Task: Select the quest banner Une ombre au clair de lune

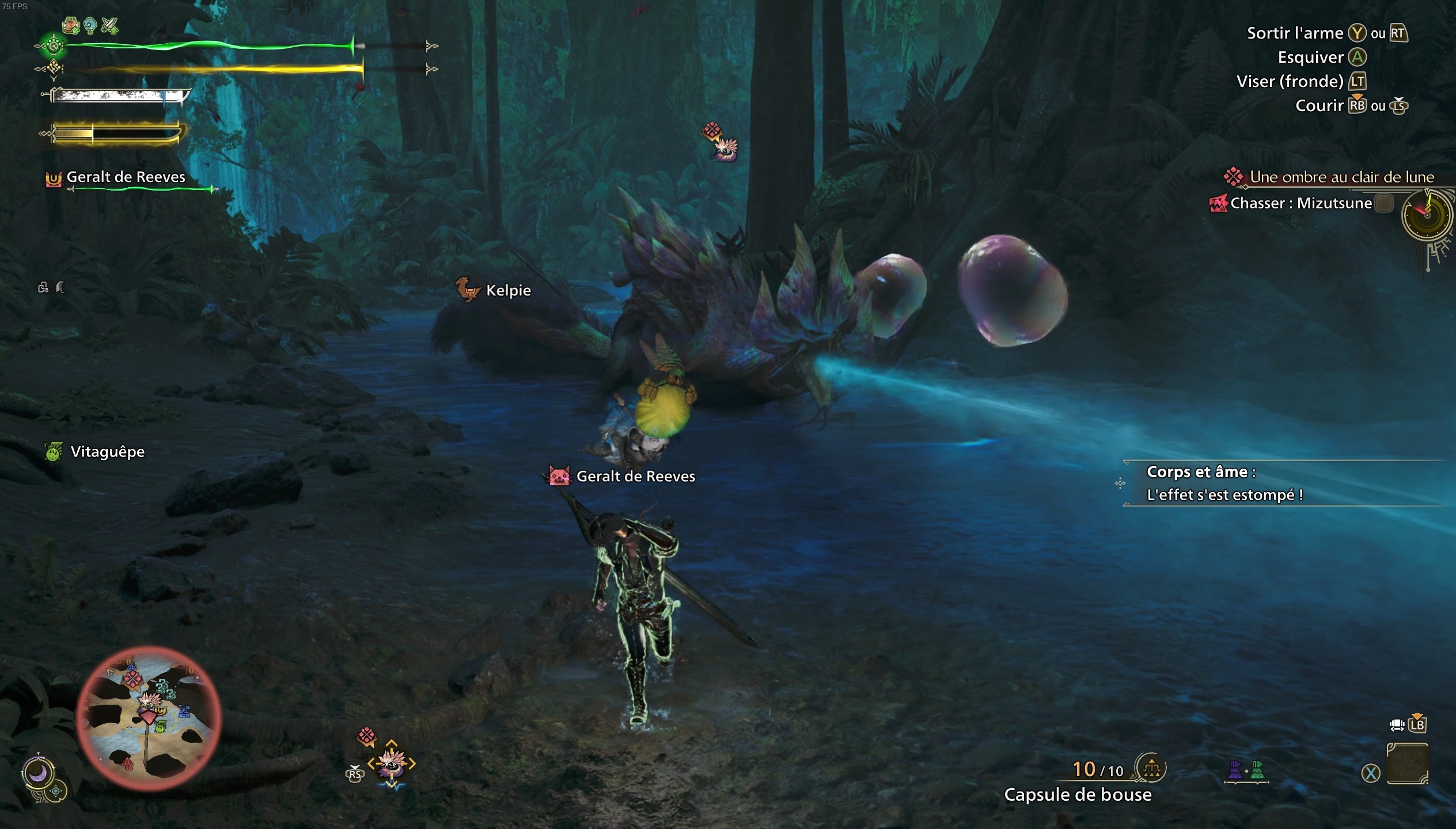Action: [1342, 177]
